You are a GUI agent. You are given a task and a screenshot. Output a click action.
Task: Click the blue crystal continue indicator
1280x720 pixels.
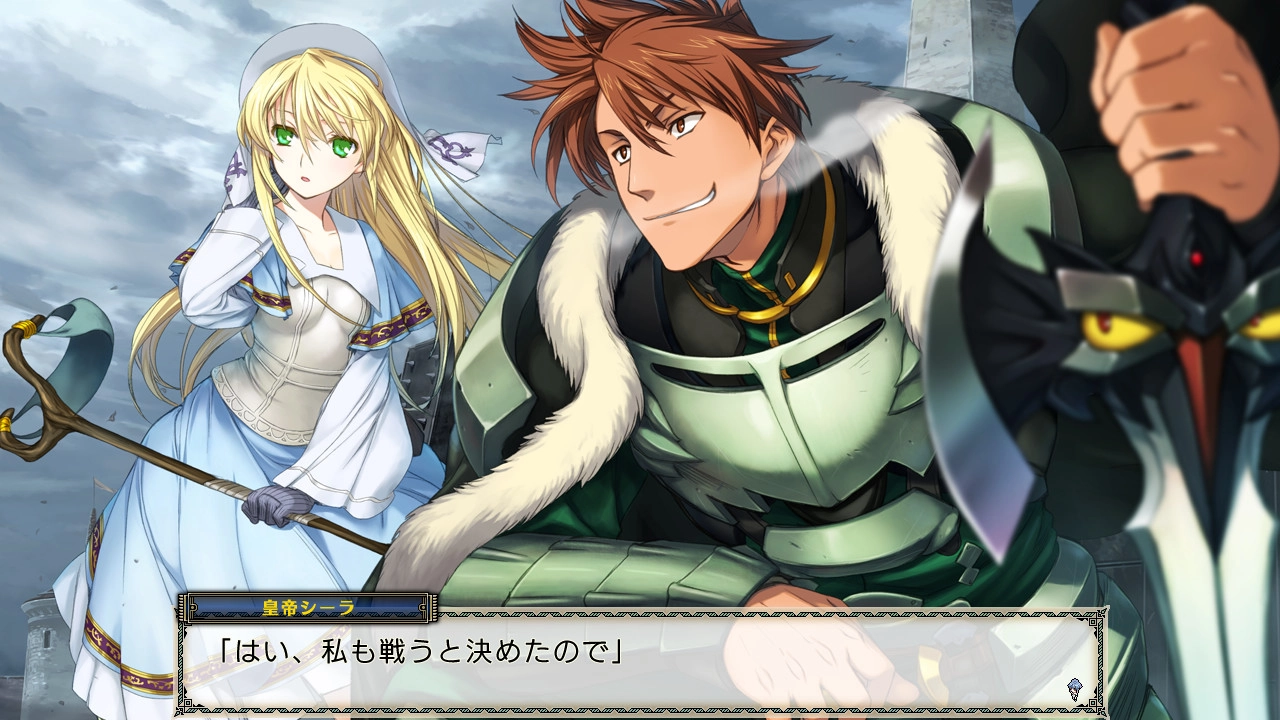(x=1075, y=688)
